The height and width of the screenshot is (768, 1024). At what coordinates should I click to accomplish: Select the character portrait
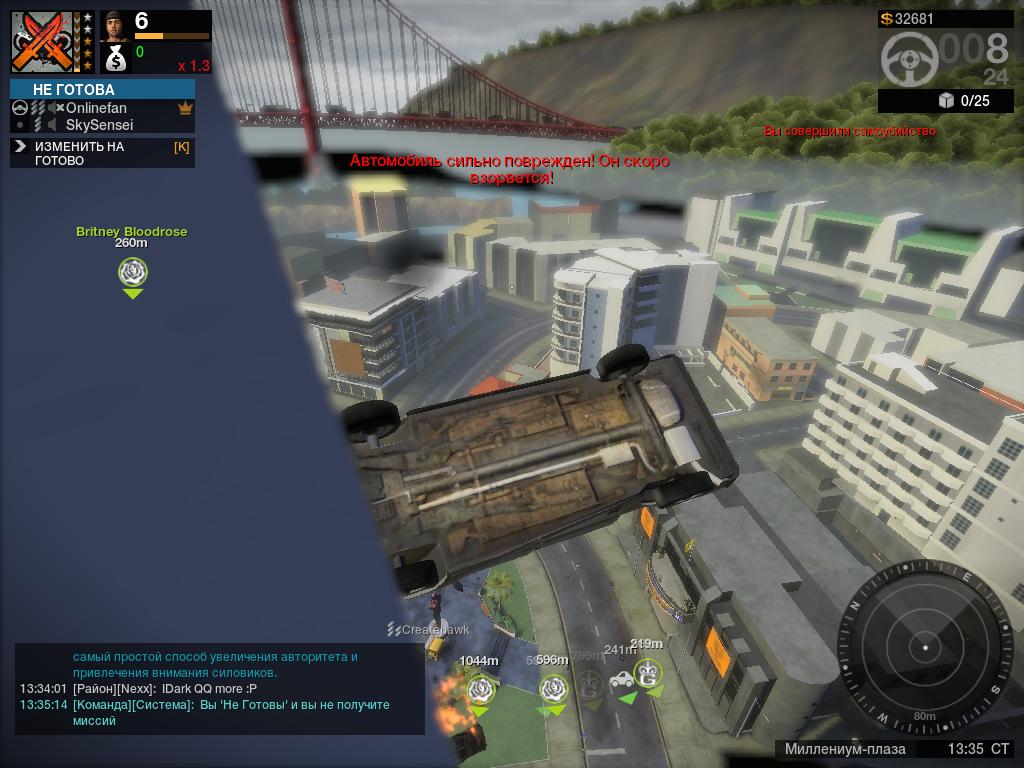(115, 26)
